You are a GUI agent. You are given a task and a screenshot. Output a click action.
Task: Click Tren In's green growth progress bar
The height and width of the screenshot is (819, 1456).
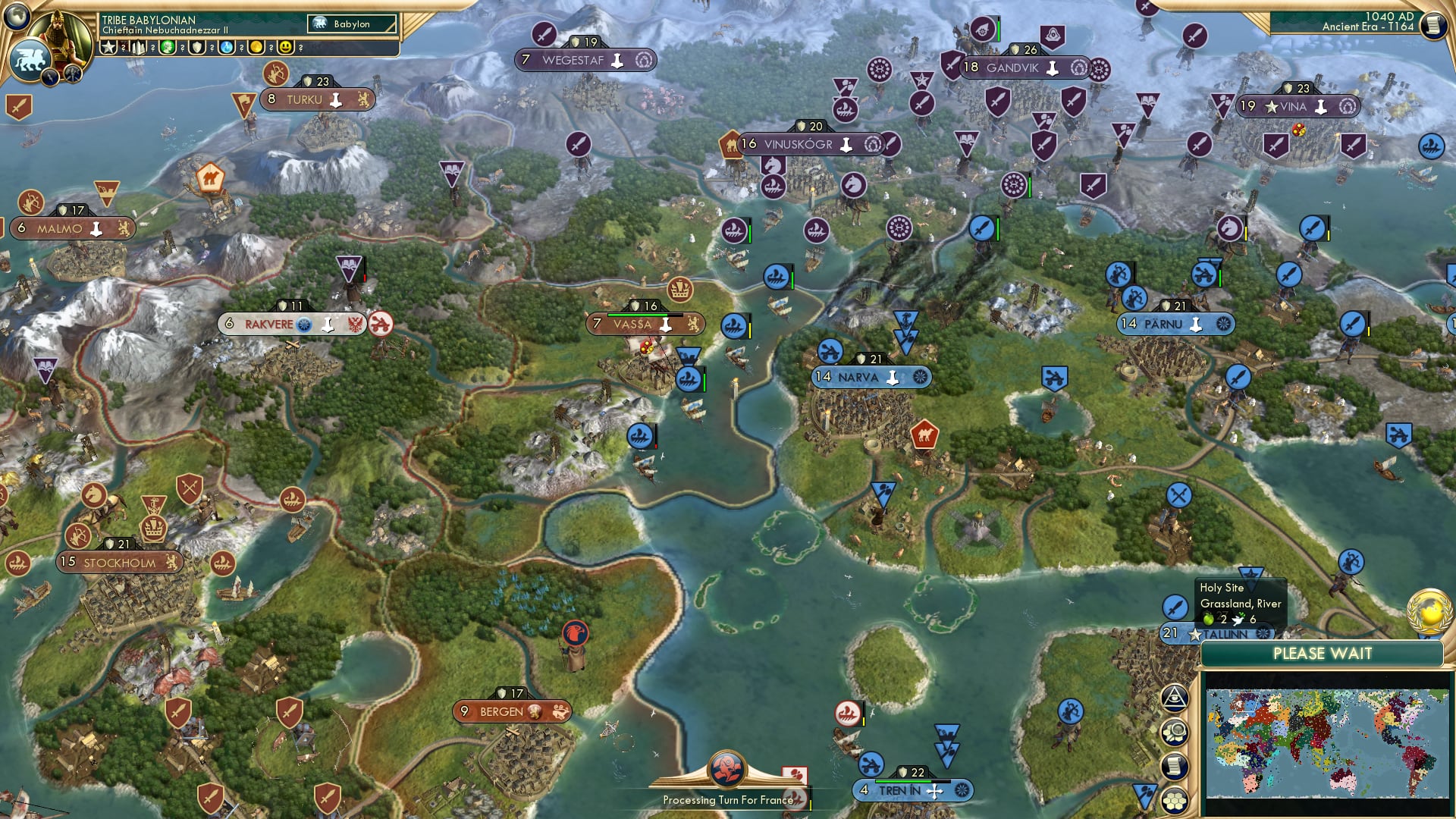[x=903, y=780]
